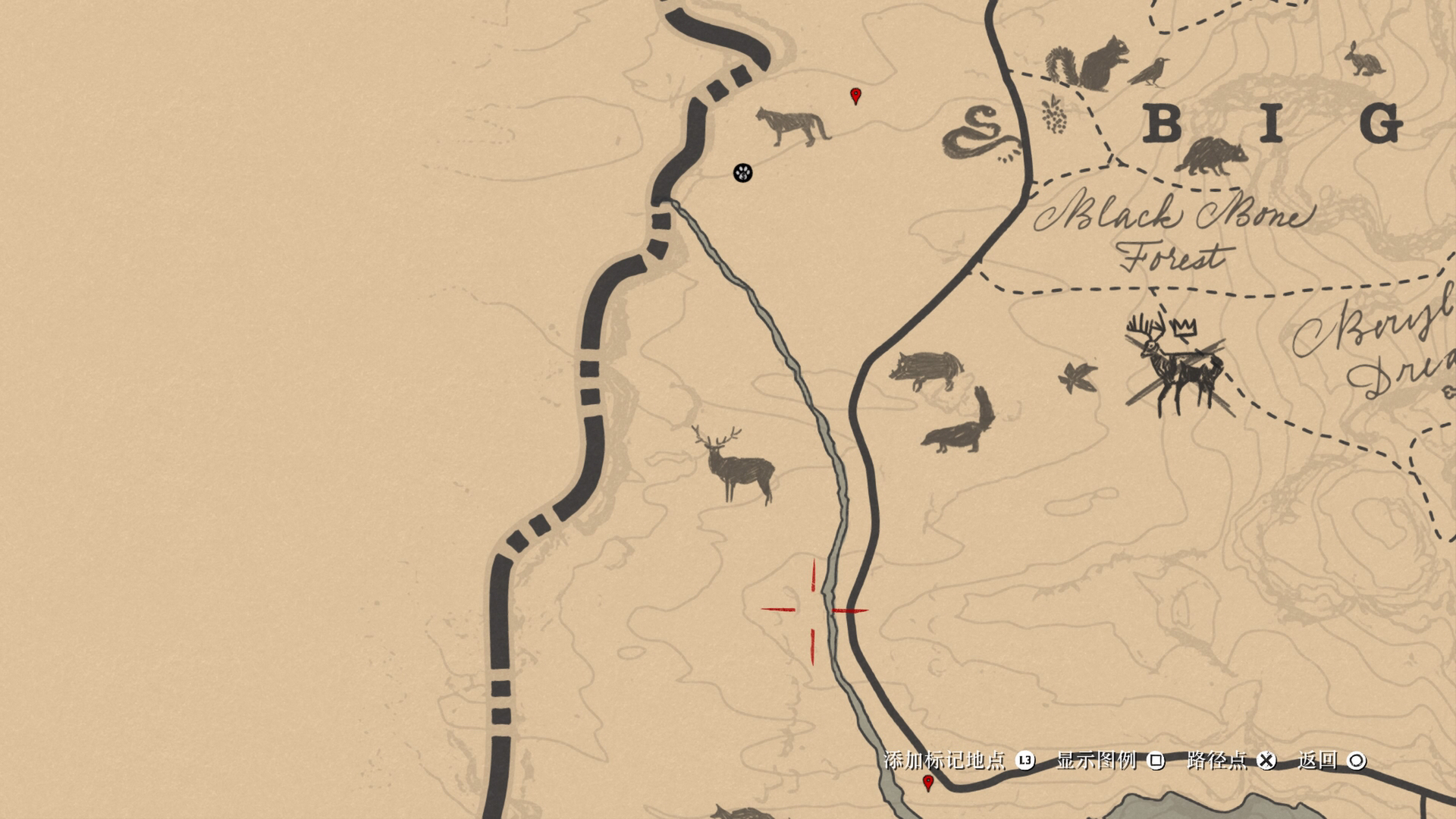Click the boar animal icon
The image size is (1456, 819).
point(927,369)
